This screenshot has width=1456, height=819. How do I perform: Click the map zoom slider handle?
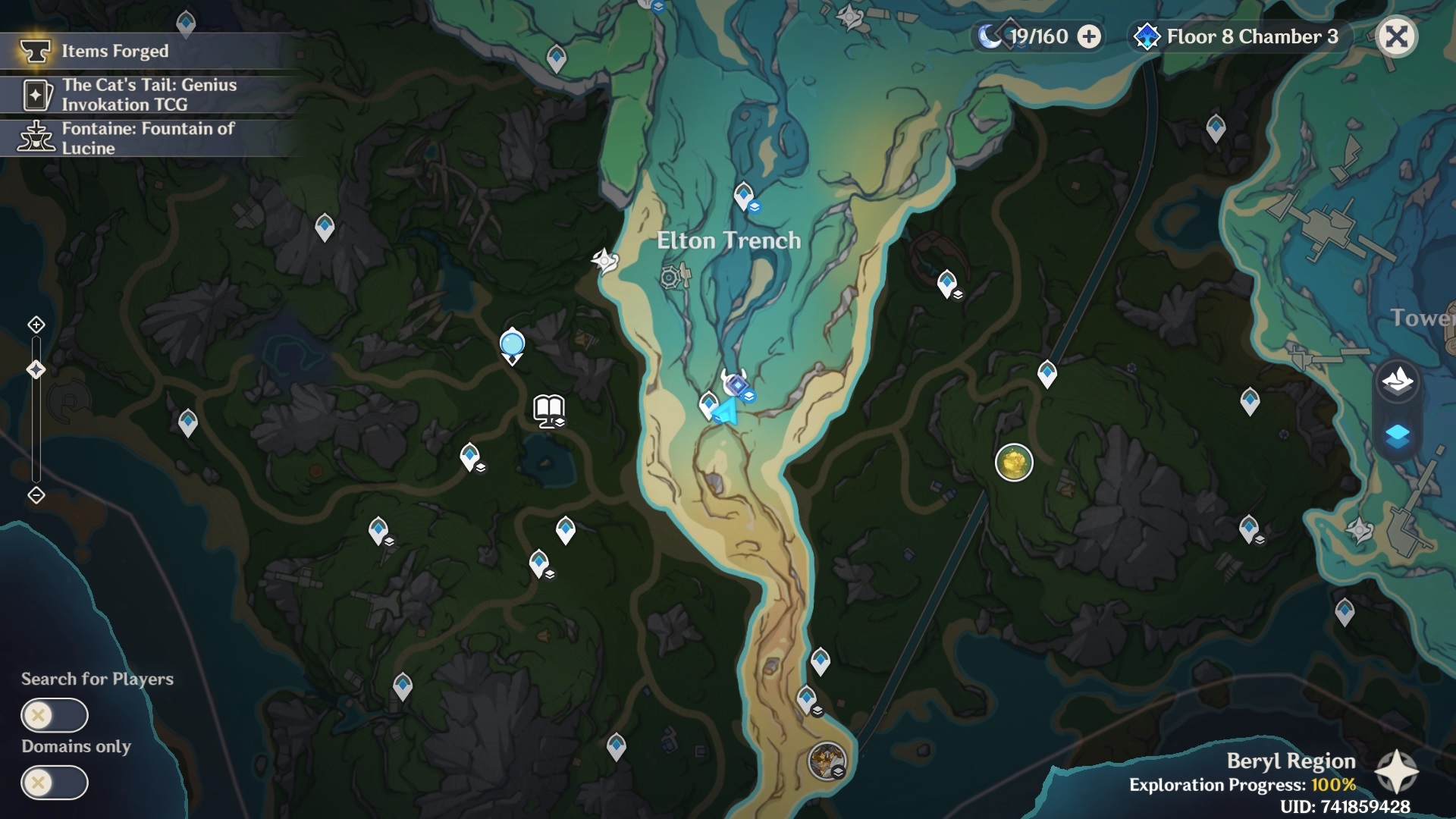(x=36, y=370)
